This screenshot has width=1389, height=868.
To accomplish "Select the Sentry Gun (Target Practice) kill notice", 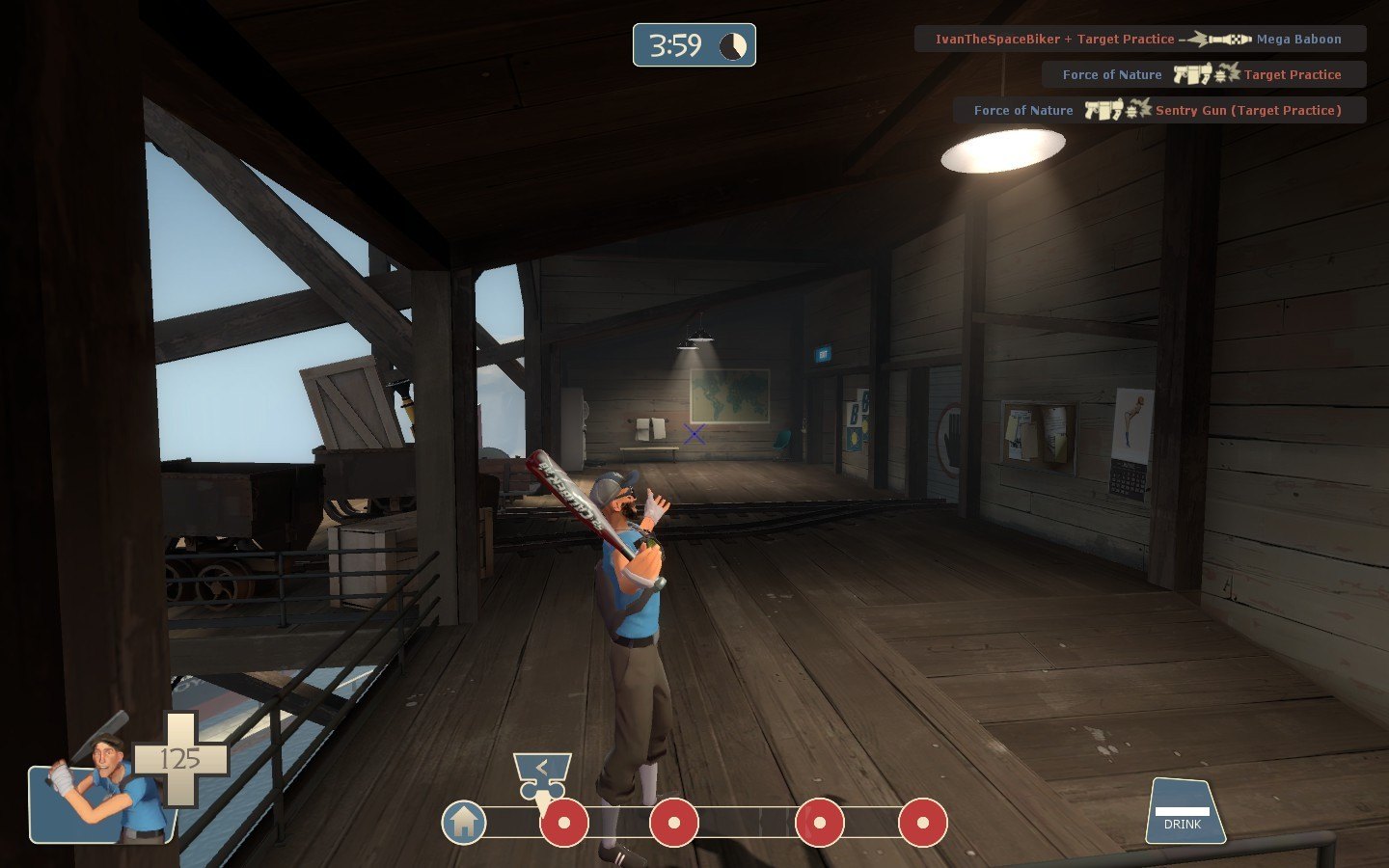I will [x=1158, y=111].
